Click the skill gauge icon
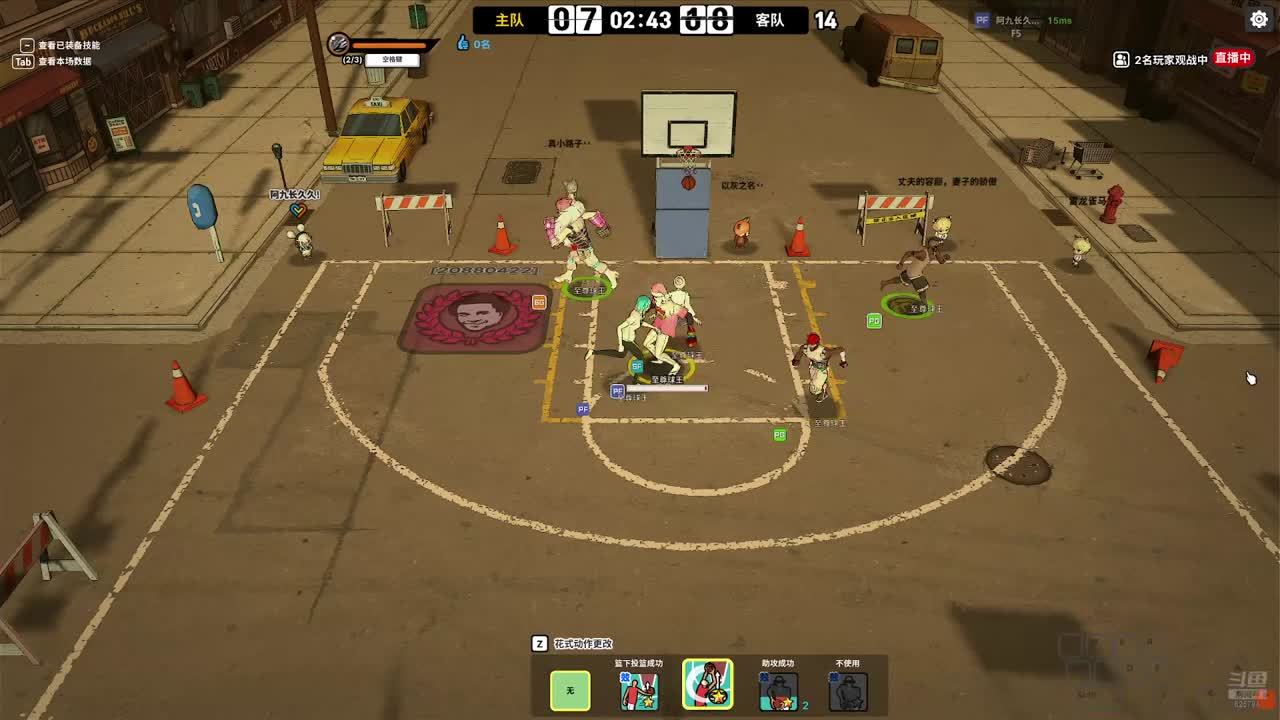 pyautogui.click(x=339, y=44)
